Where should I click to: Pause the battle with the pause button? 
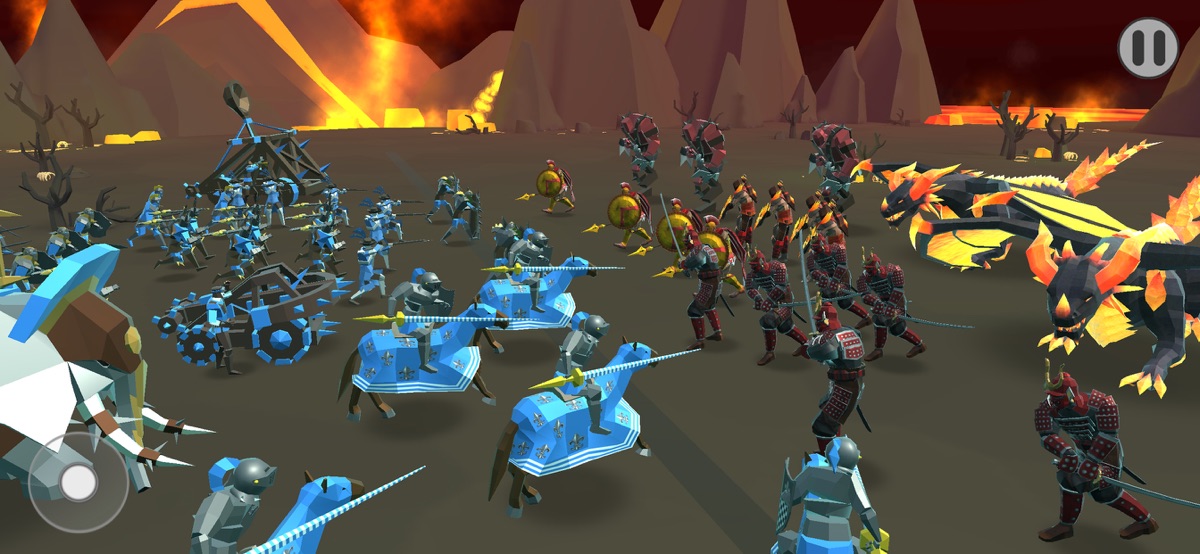1148,48
